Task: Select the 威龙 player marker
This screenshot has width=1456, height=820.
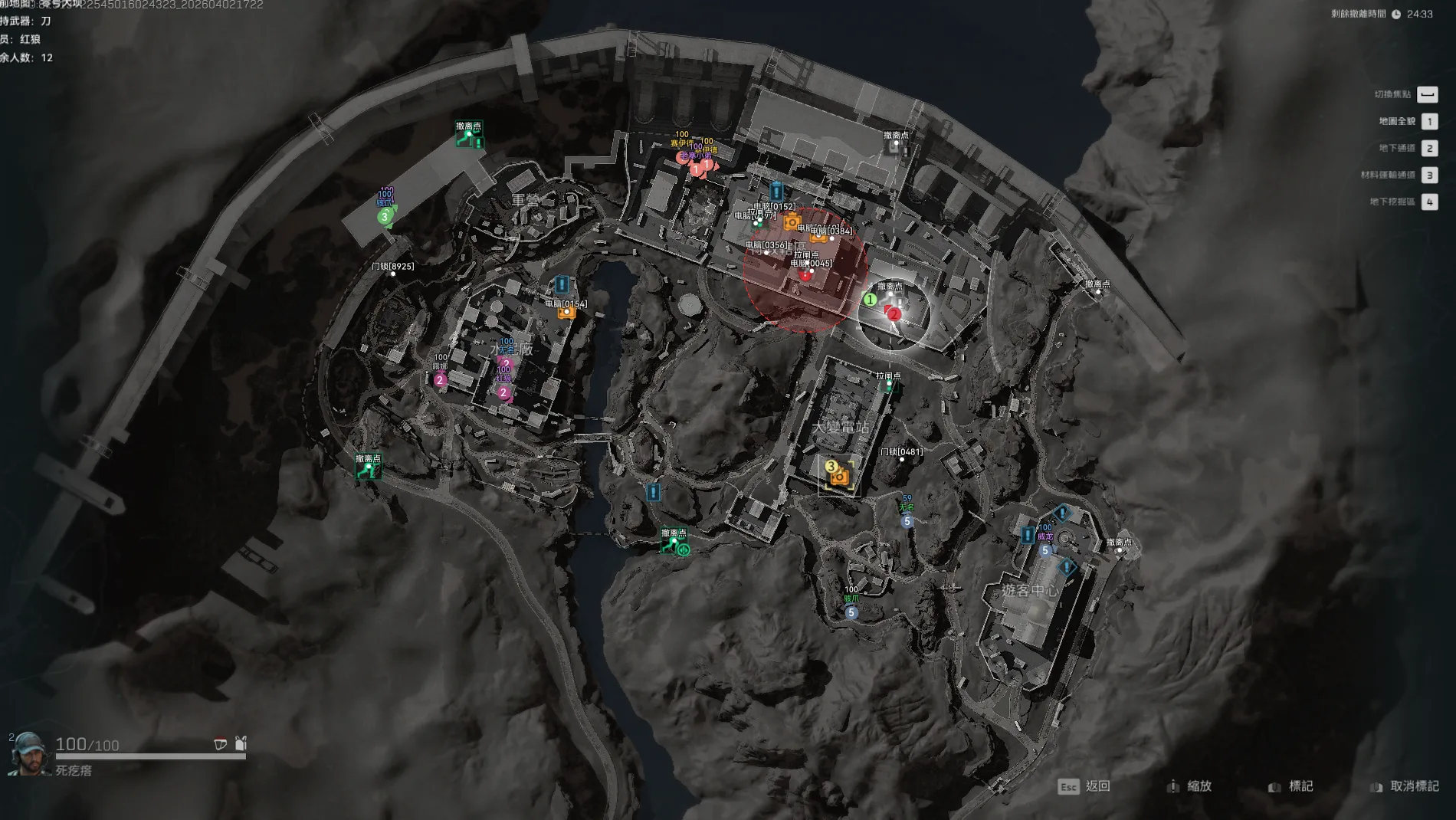Action: pyautogui.click(x=1045, y=550)
